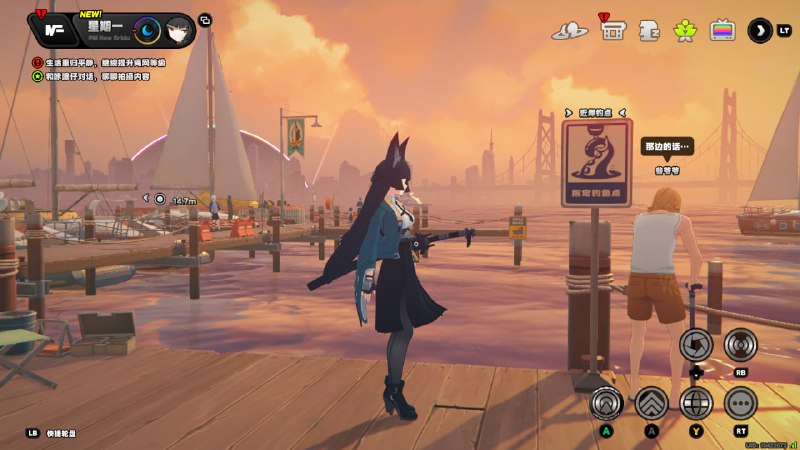Click the small overlapping-windows switch icon
800x450 pixels.
coord(205,20)
